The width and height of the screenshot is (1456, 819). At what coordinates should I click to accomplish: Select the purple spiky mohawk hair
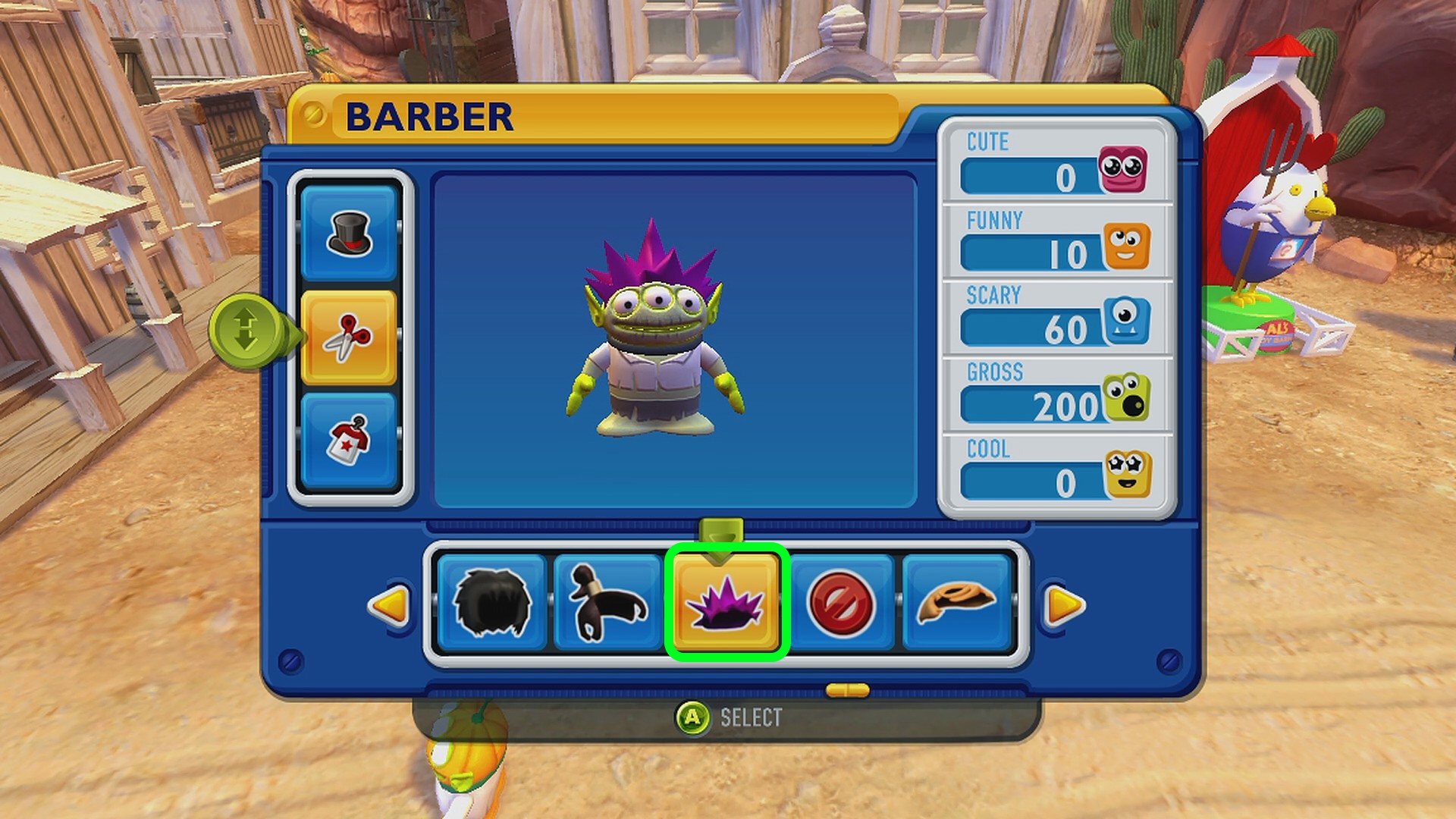click(726, 603)
